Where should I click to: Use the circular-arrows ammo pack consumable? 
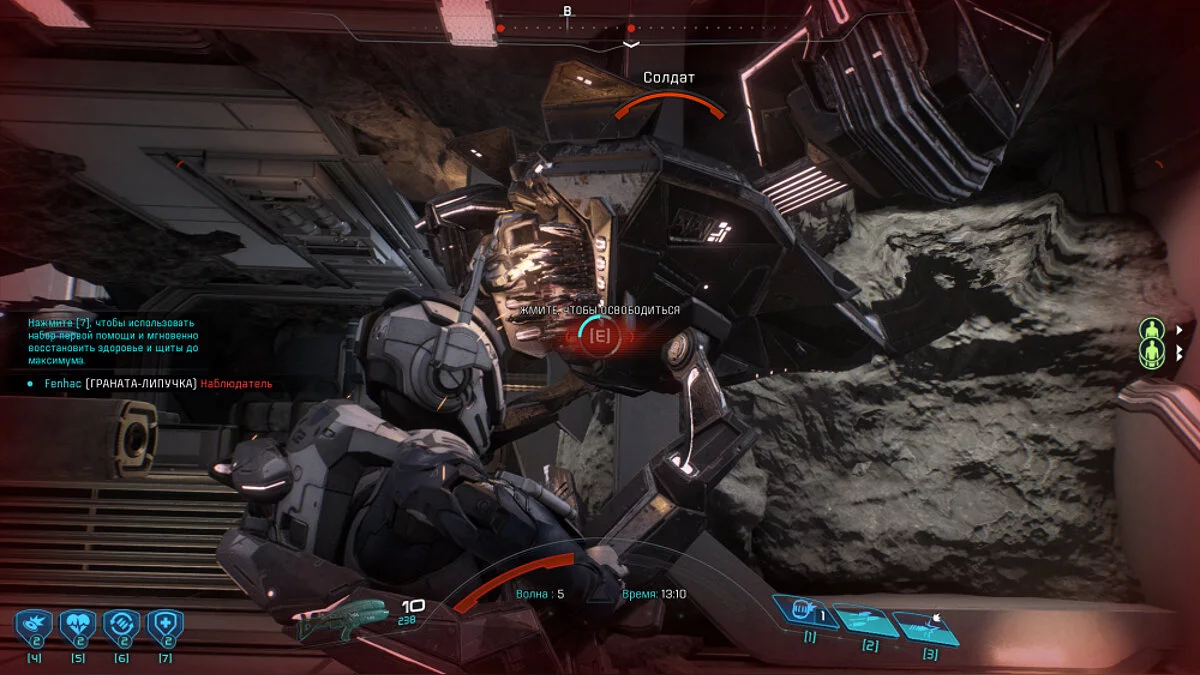click(121, 625)
